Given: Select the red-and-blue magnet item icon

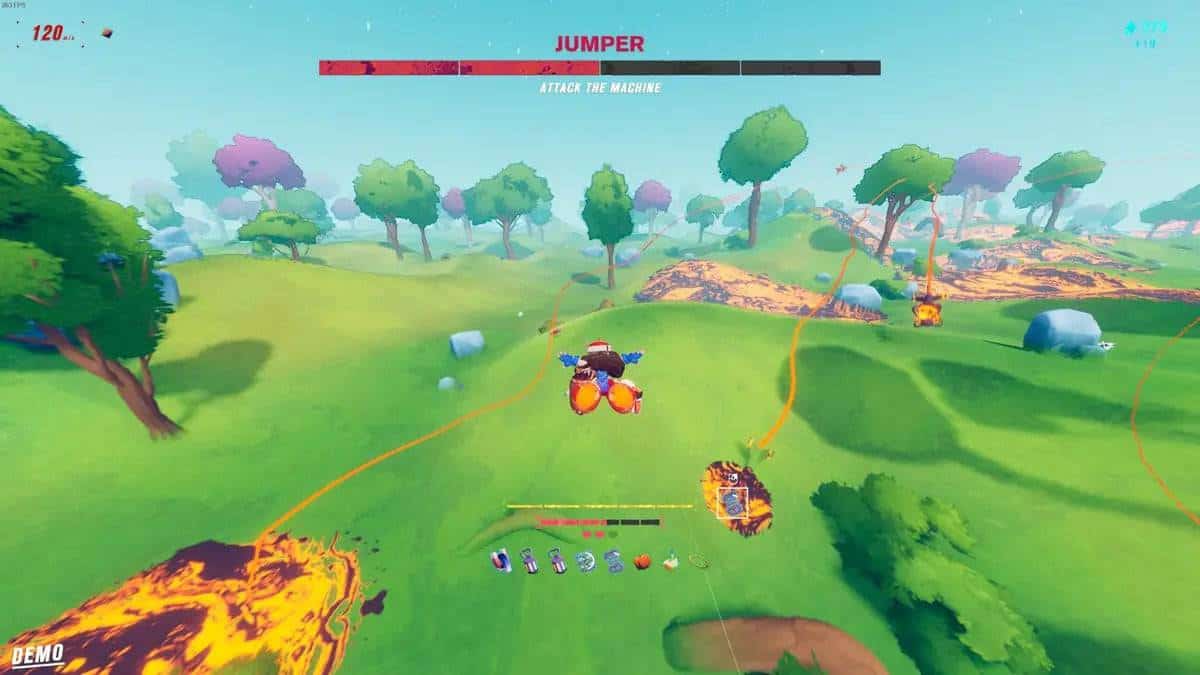Looking at the screenshot, I should 502,562.
